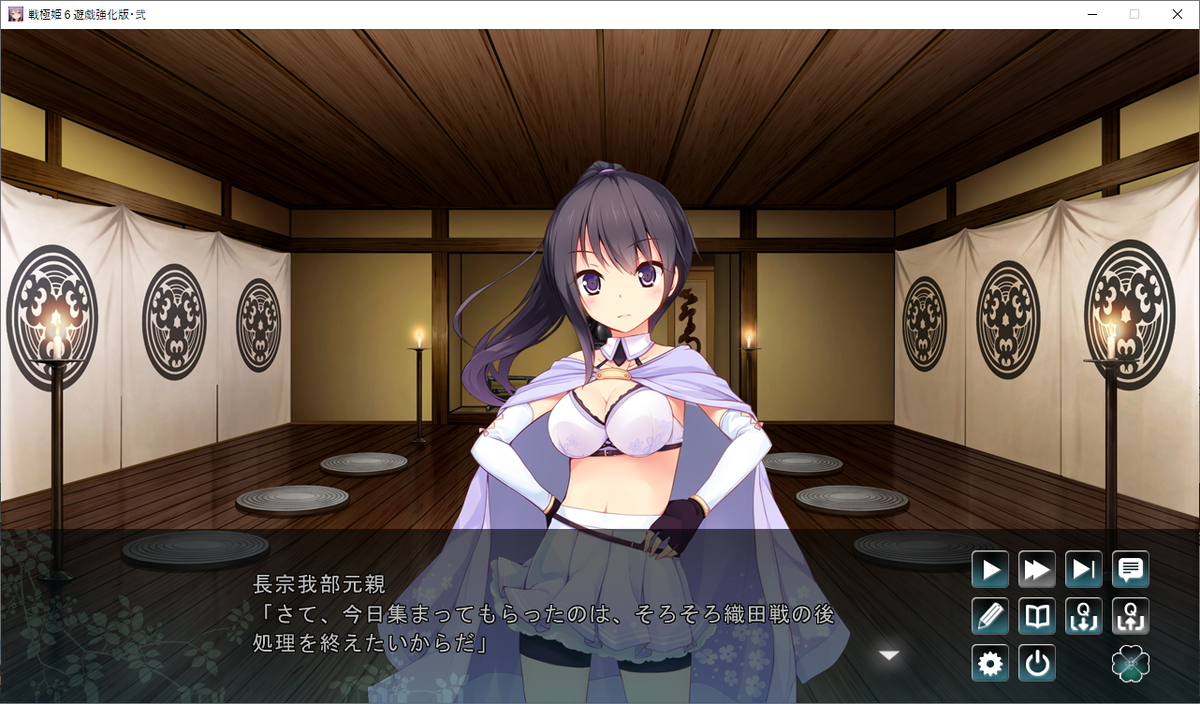This screenshot has height=704, width=1200.
Task: Open the save menu with the pencil icon
Action: [990, 616]
